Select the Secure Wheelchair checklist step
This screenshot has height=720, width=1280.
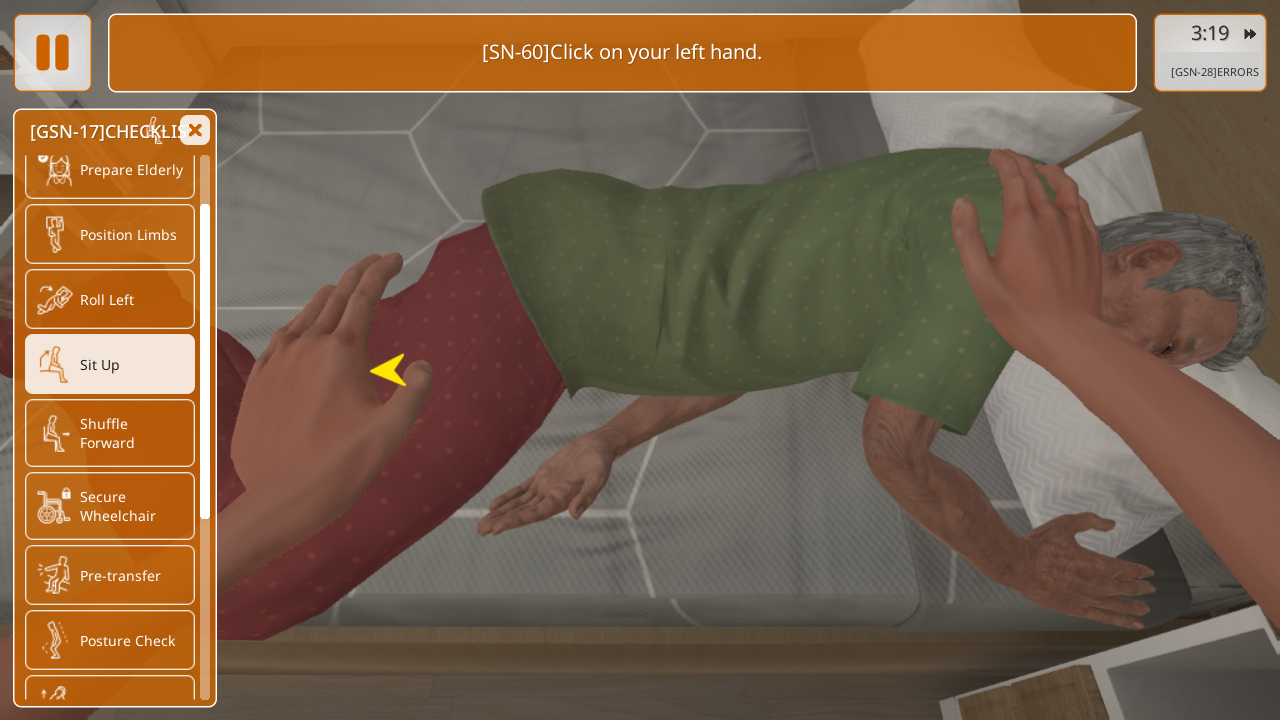pos(110,506)
